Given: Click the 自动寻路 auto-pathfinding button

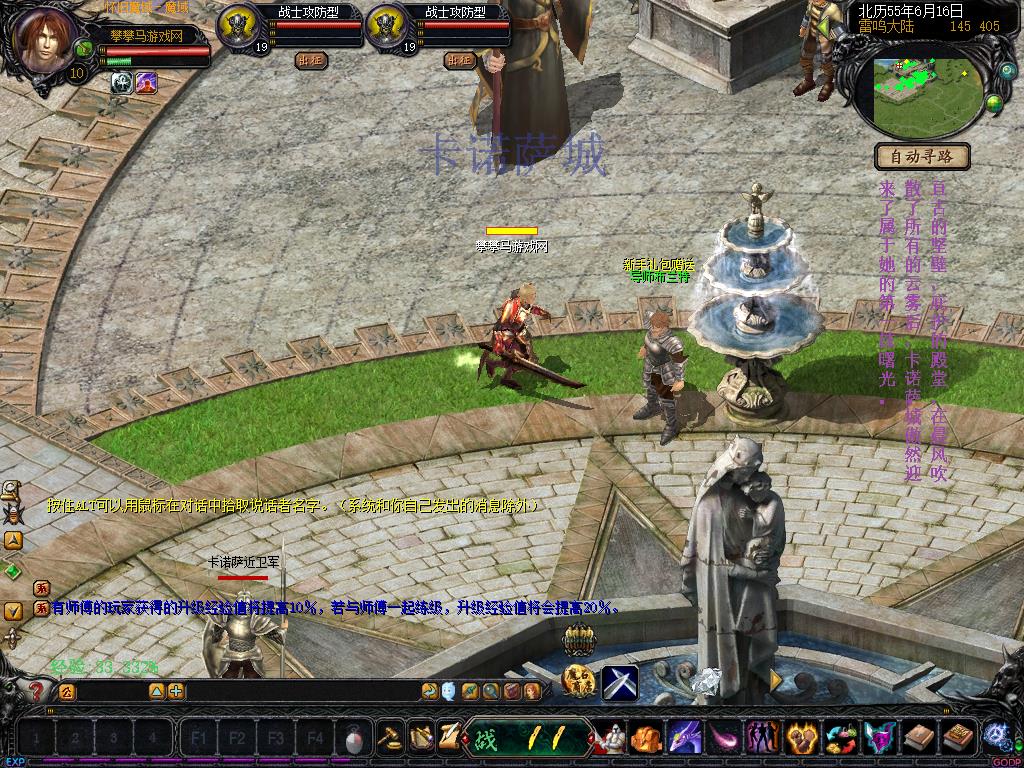Looking at the screenshot, I should [923, 156].
